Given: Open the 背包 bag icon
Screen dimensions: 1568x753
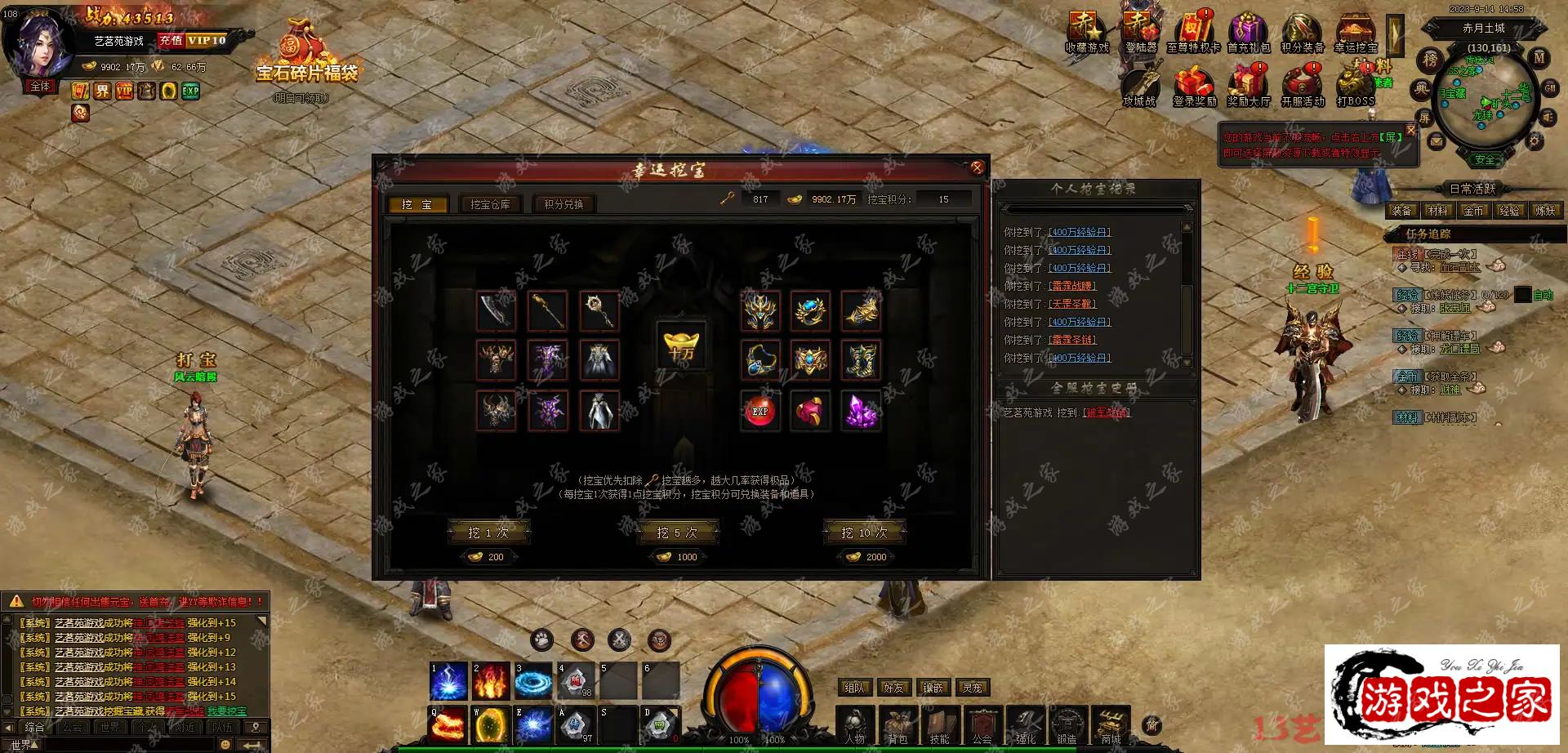Looking at the screenshot, I should [x=898, y=726].
